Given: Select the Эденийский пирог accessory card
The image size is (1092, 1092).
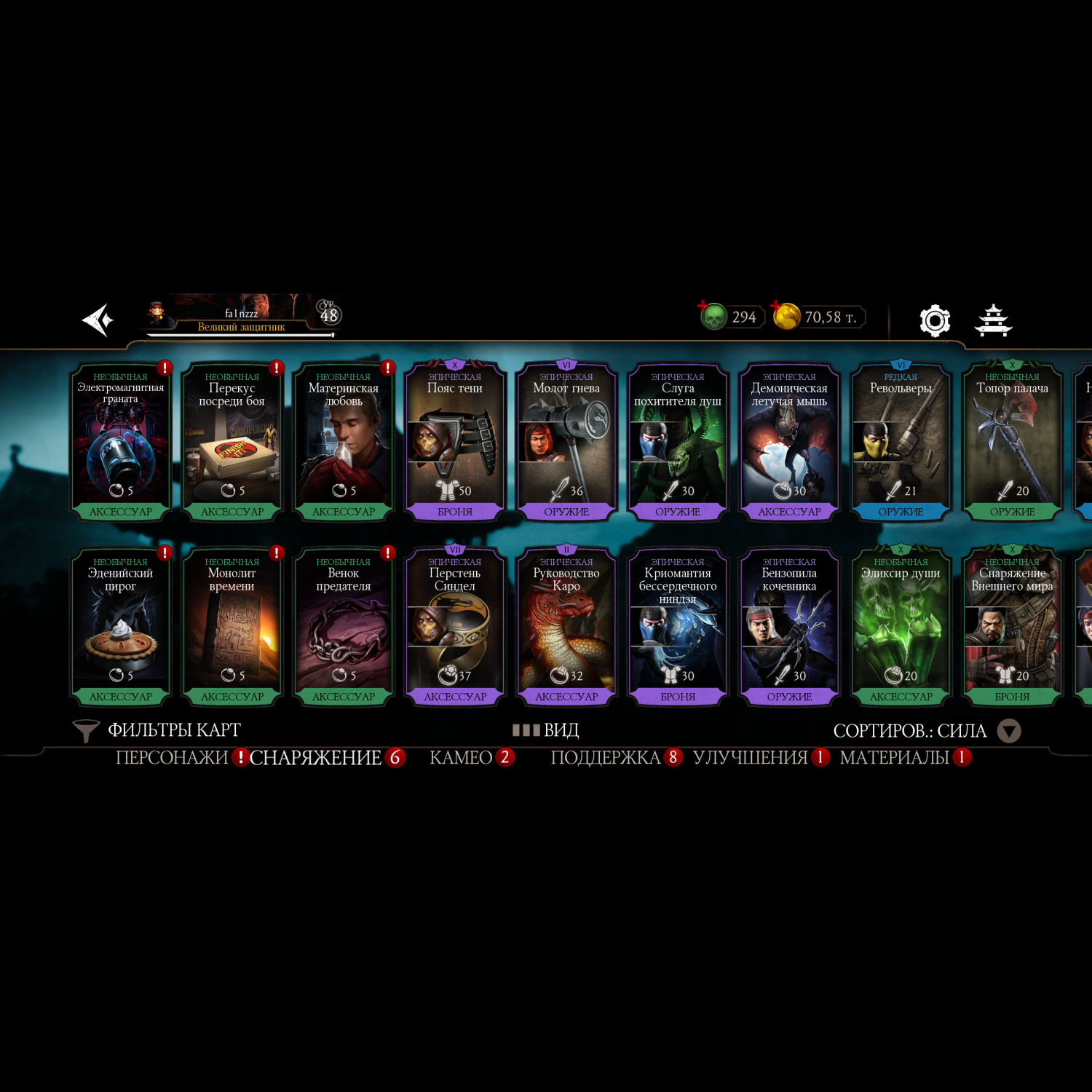Looking at the screenshot, I should coord(121,626).
